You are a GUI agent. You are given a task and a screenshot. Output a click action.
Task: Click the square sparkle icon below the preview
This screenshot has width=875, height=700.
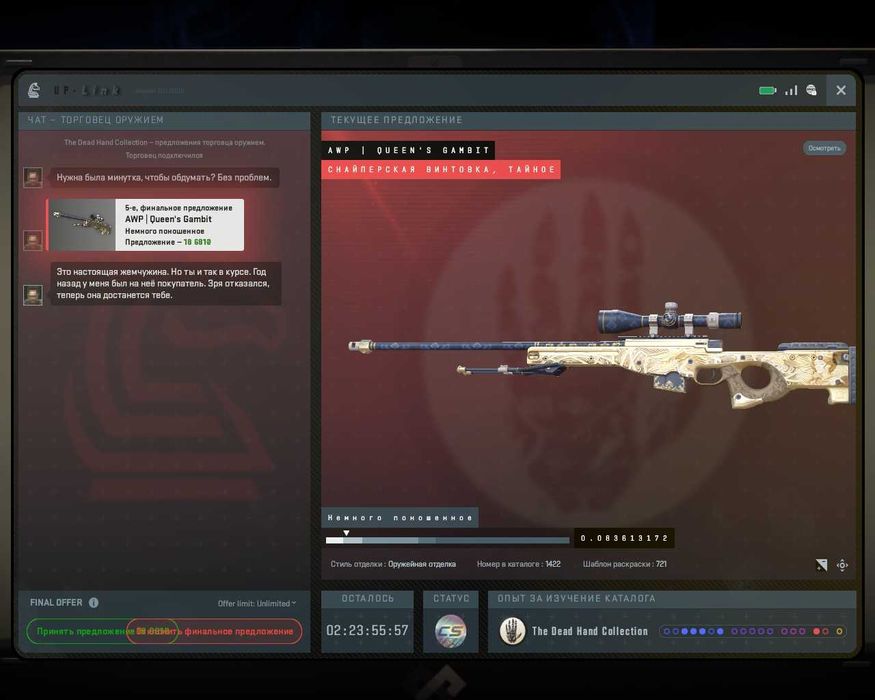[x=821, y=565]
